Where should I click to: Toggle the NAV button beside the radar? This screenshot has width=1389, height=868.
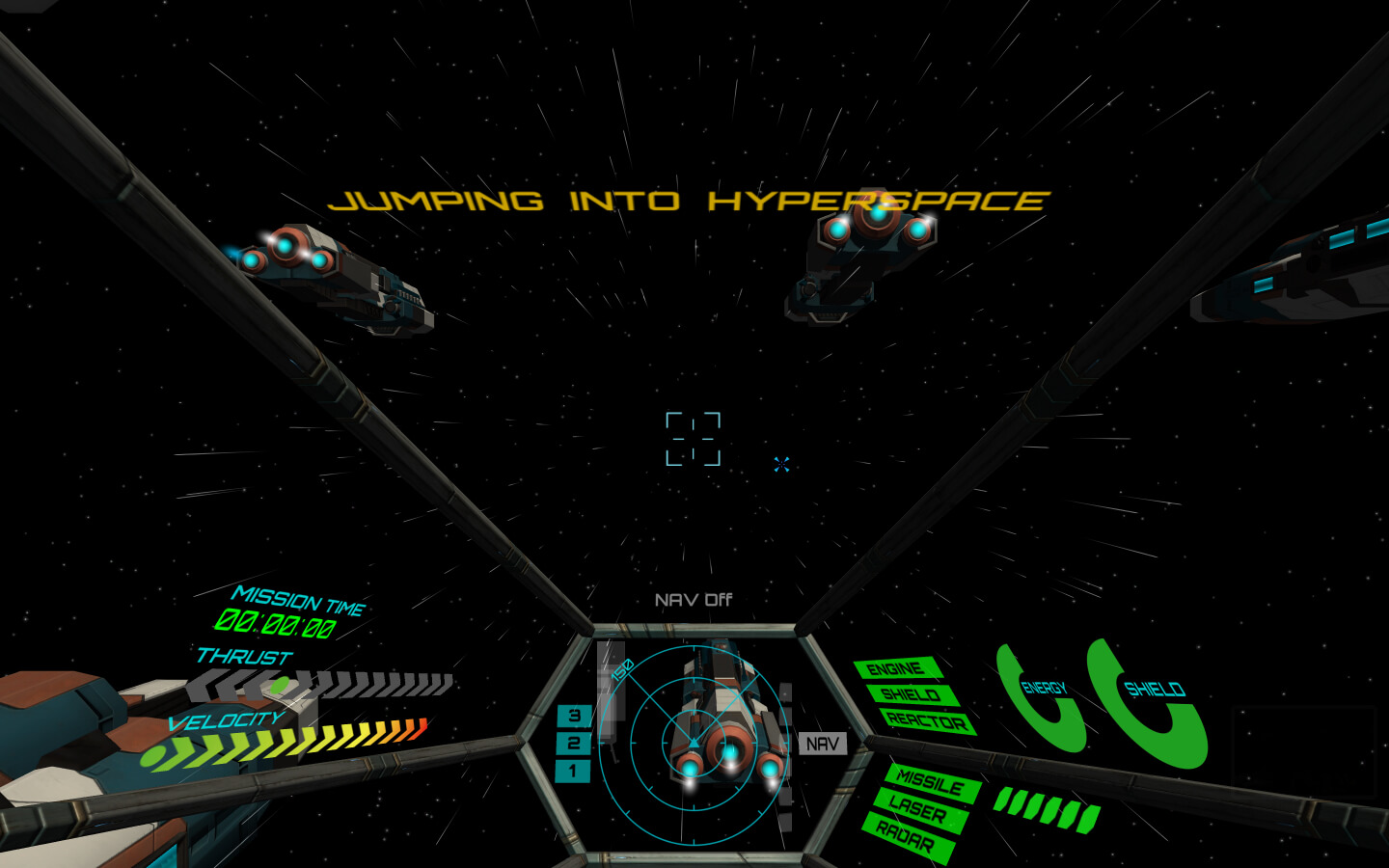tap(822, 744)
